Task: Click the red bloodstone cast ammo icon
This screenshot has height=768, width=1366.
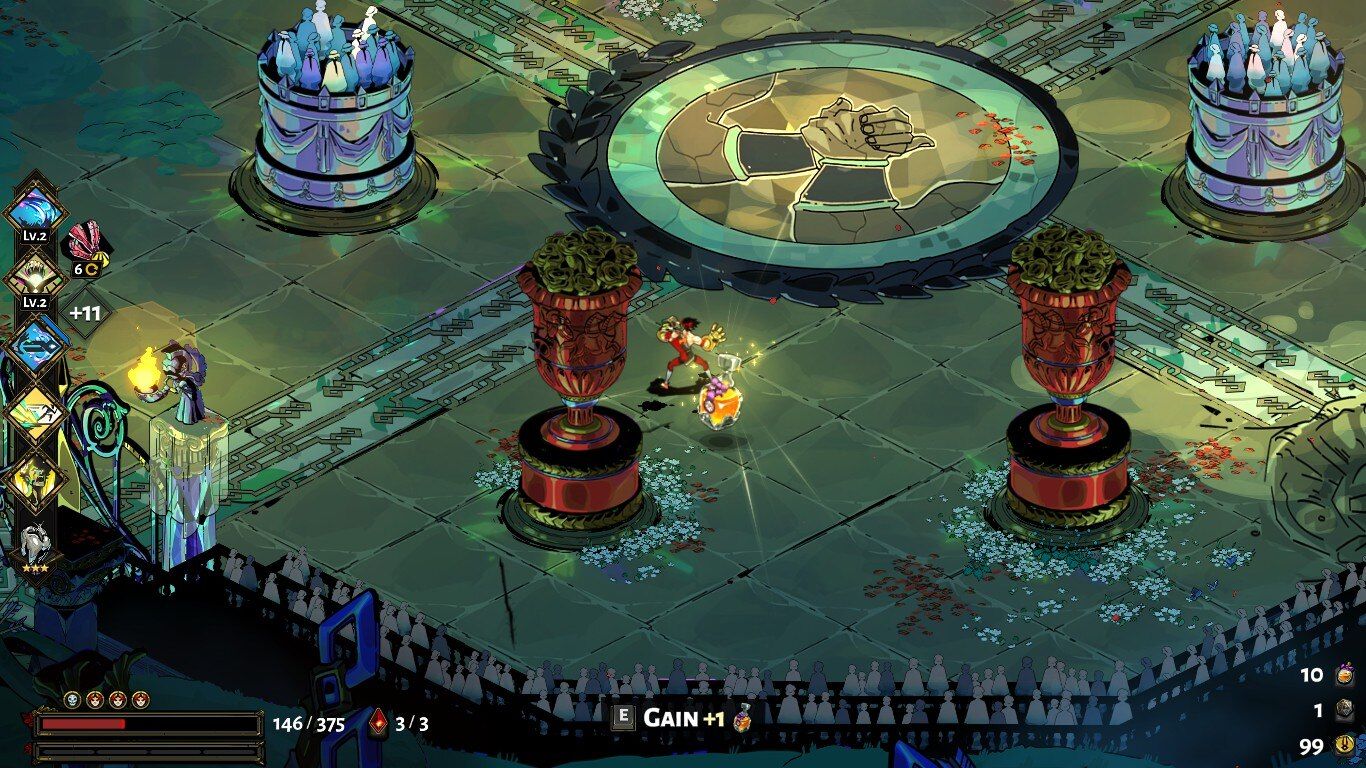Action: click(x=378, y=723)
